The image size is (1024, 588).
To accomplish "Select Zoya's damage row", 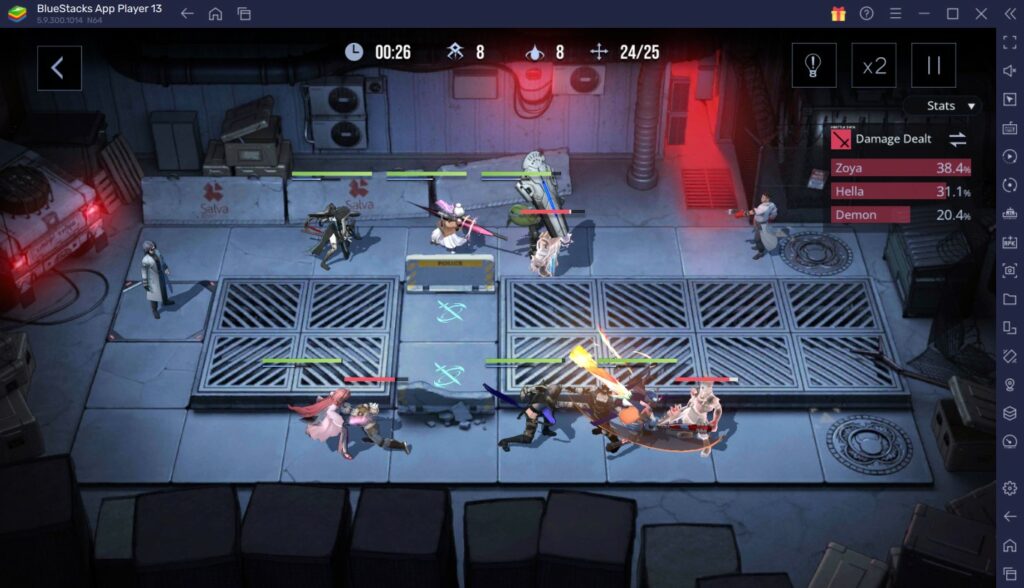I will click(x=900, y=168).
